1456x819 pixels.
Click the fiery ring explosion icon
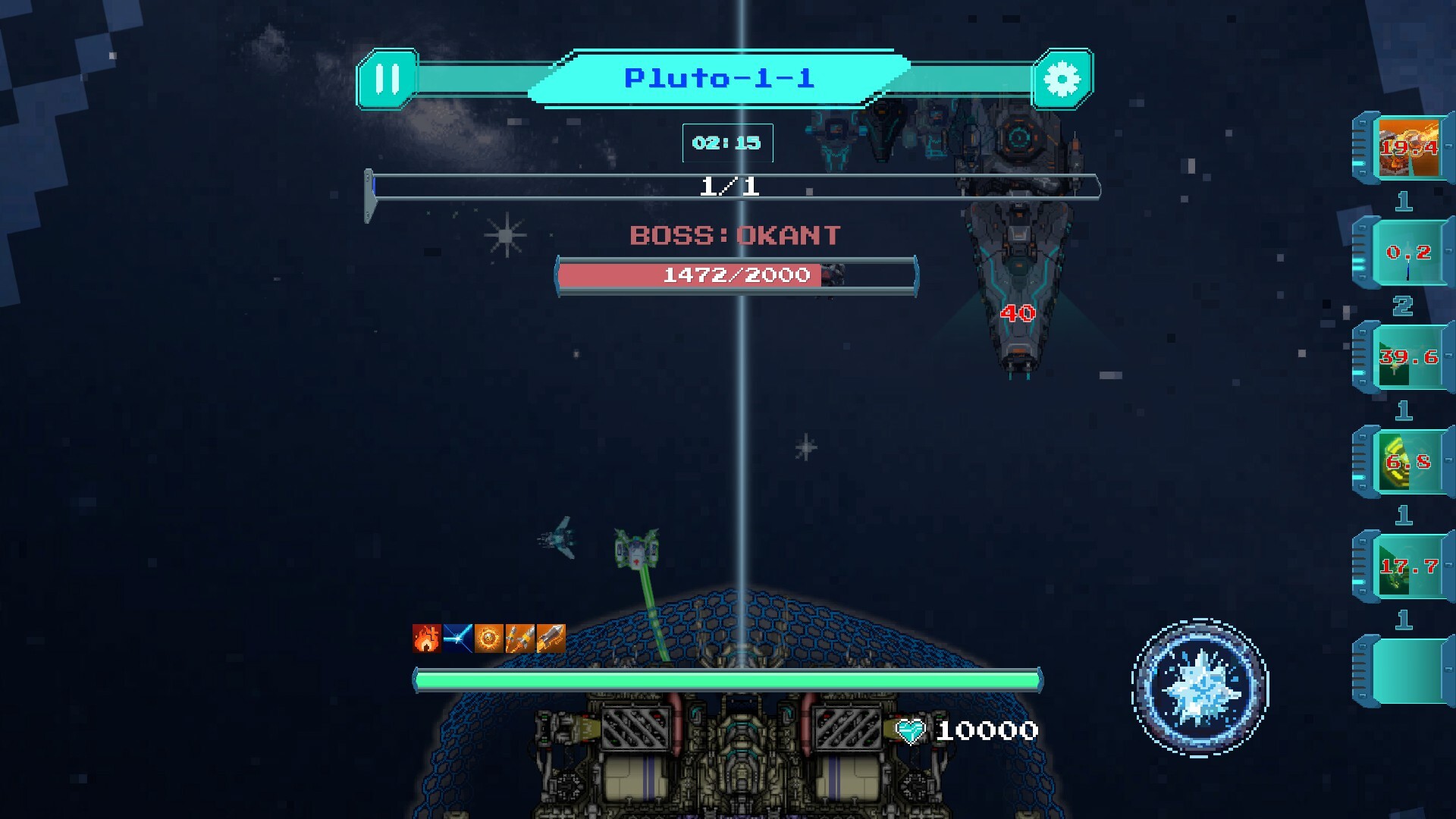click(488, 639)
